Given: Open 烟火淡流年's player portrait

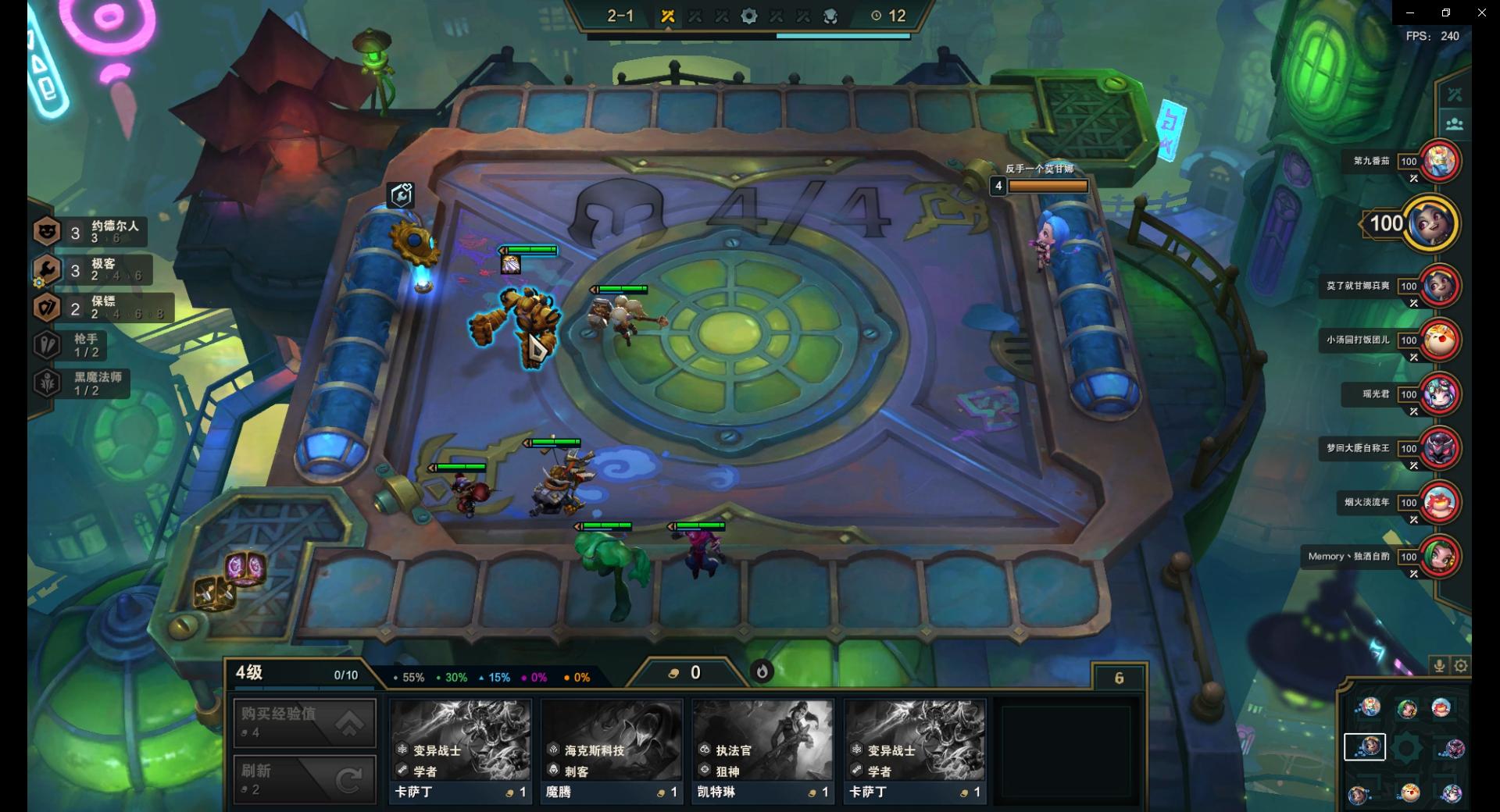Looking at the screenshot, I should [x=1440, y=502].
